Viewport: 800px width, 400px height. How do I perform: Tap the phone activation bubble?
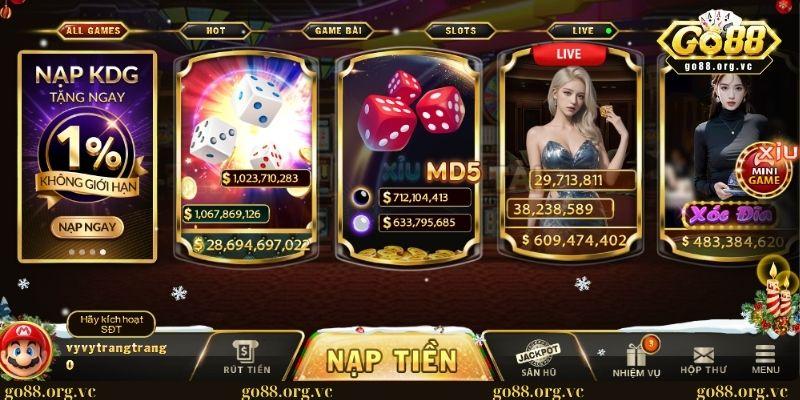[x=112, y=323]
